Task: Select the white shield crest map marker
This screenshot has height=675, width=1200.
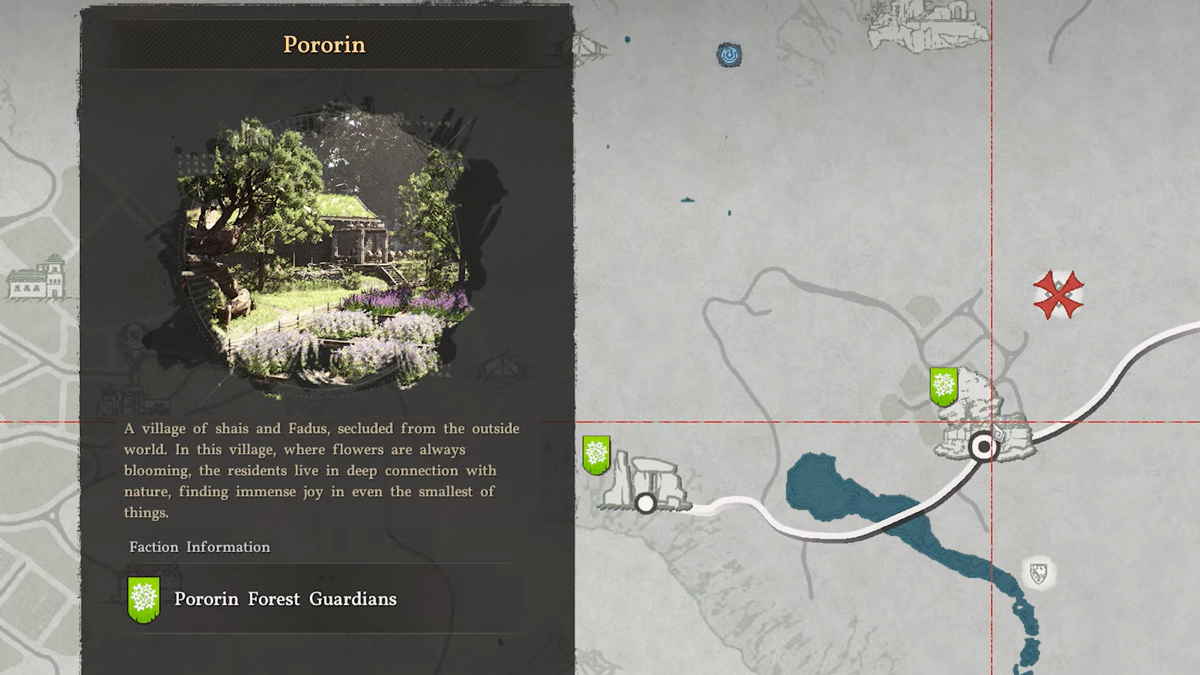Action: 1038,573
